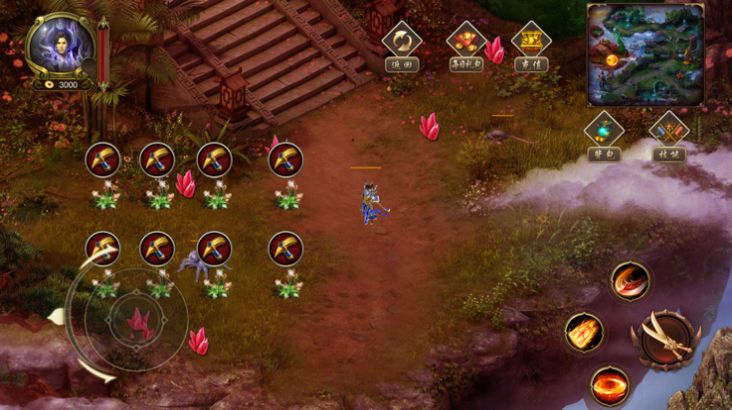
Task: Open the crossed-weapons skills menu
Action: click(x=667, y=131)
